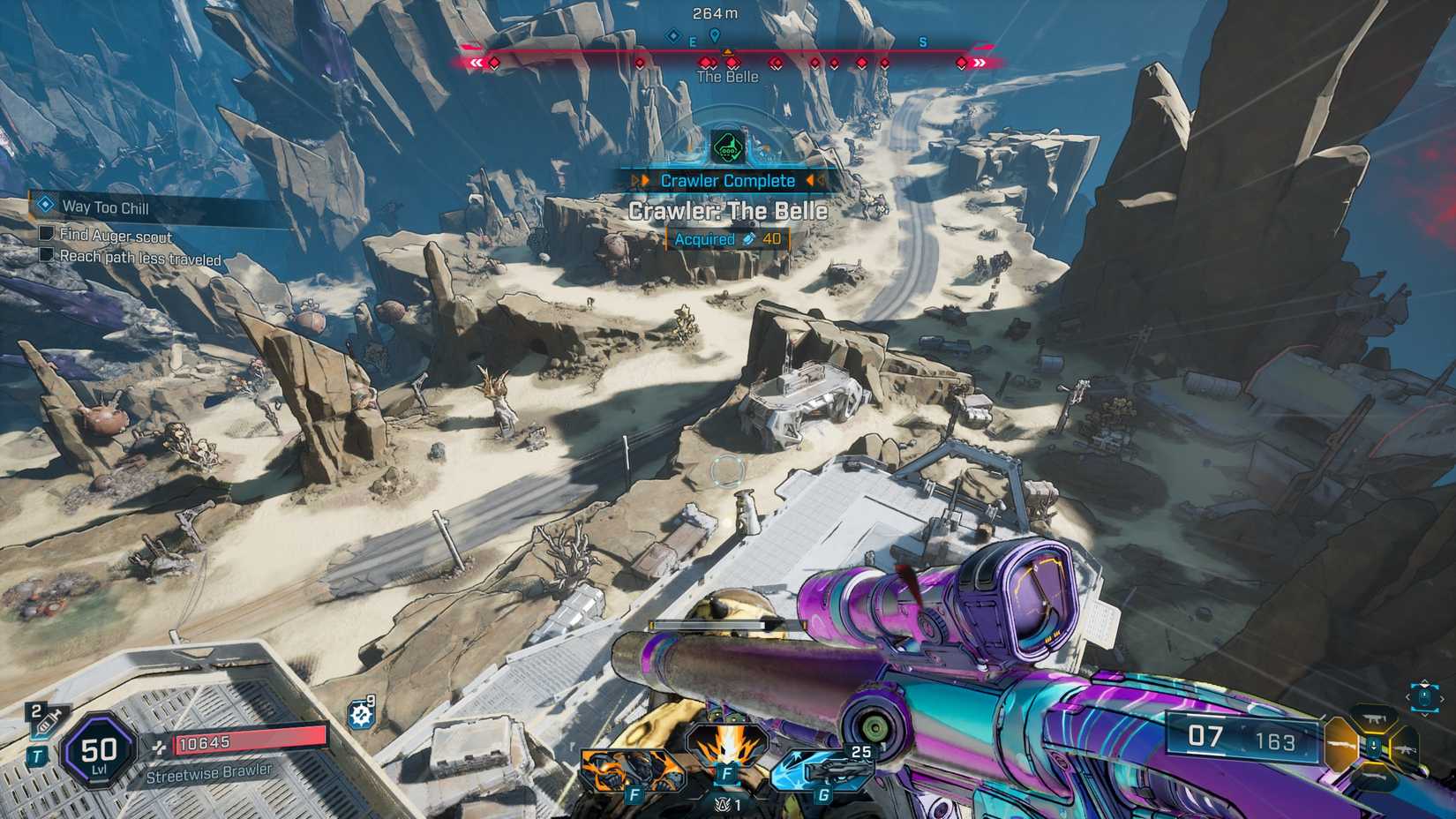The height and width of the screenshot is (819, 1456).
Task: Select the blue diamond quest marker on compass
Action: point(673,36)
